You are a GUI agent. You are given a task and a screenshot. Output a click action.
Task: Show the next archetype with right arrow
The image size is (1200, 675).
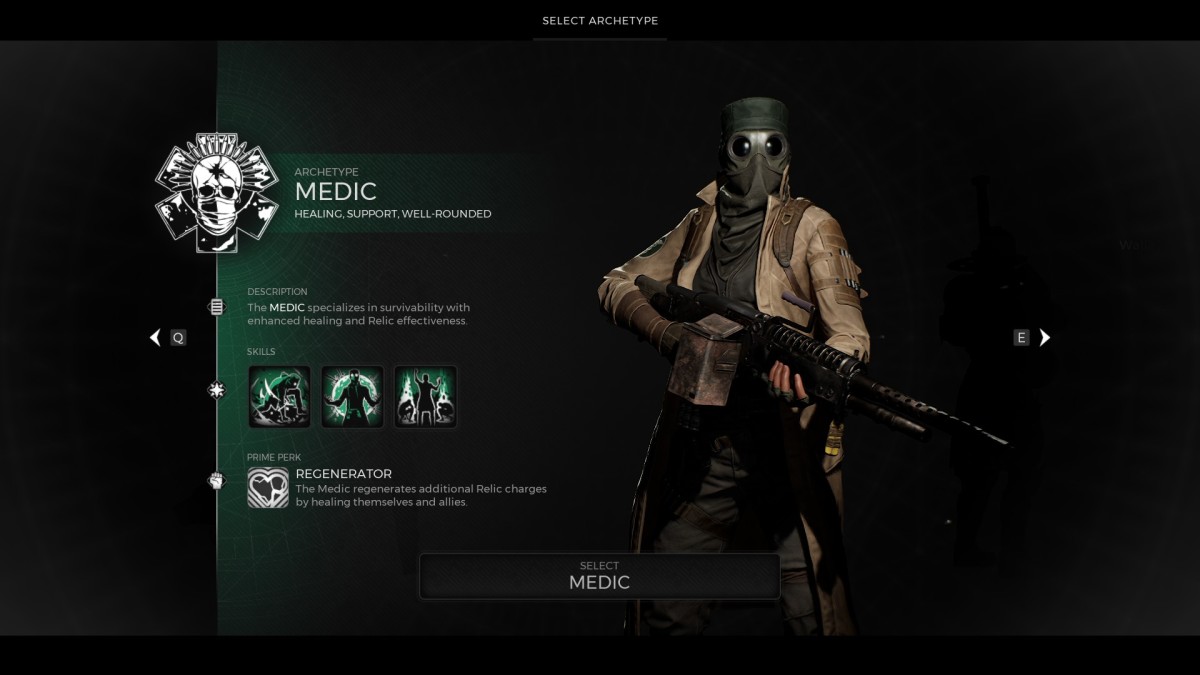[x=1045, y=338]
